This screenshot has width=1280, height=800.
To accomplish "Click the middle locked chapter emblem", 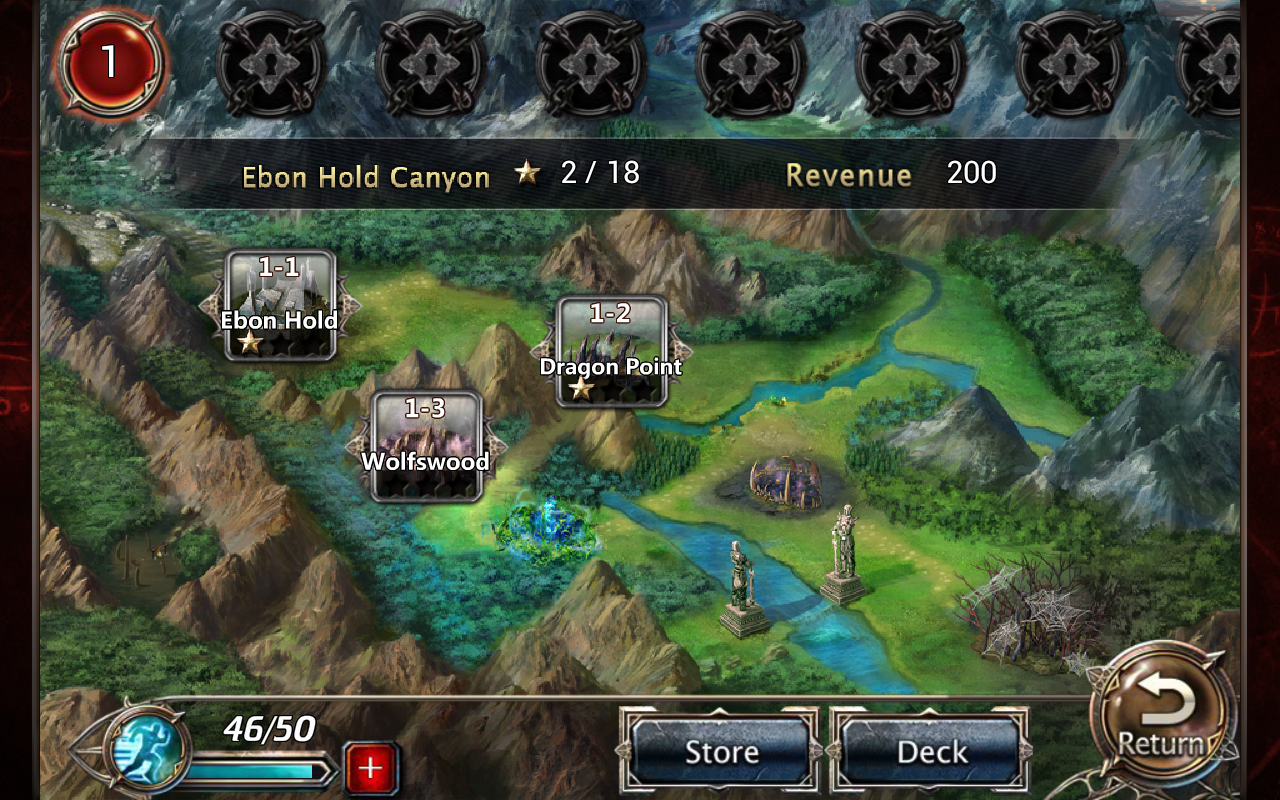I will [748, 65].
